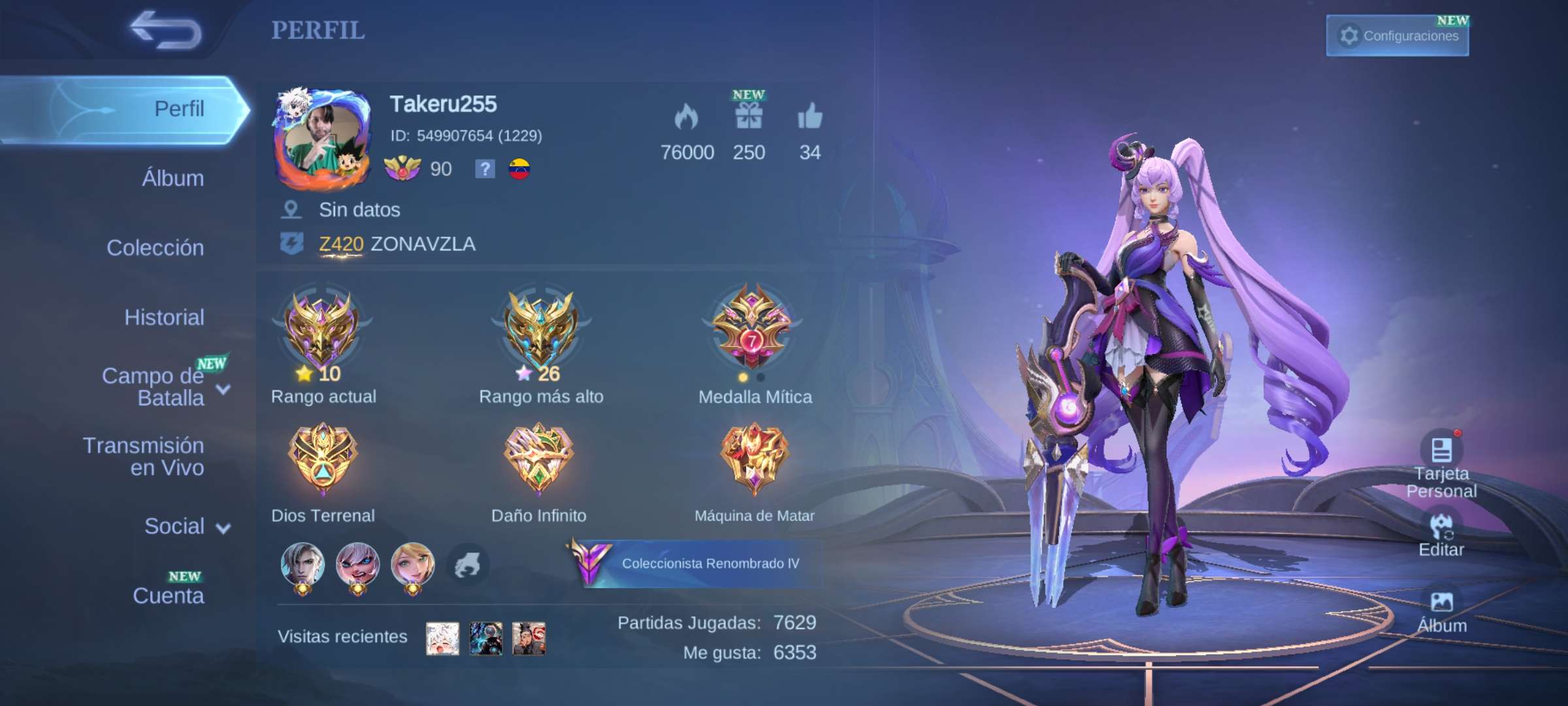Image resolution: width=1568 pixels, height=706 pixels.
Task: Open the Colección tab
Action: point(155,248)
